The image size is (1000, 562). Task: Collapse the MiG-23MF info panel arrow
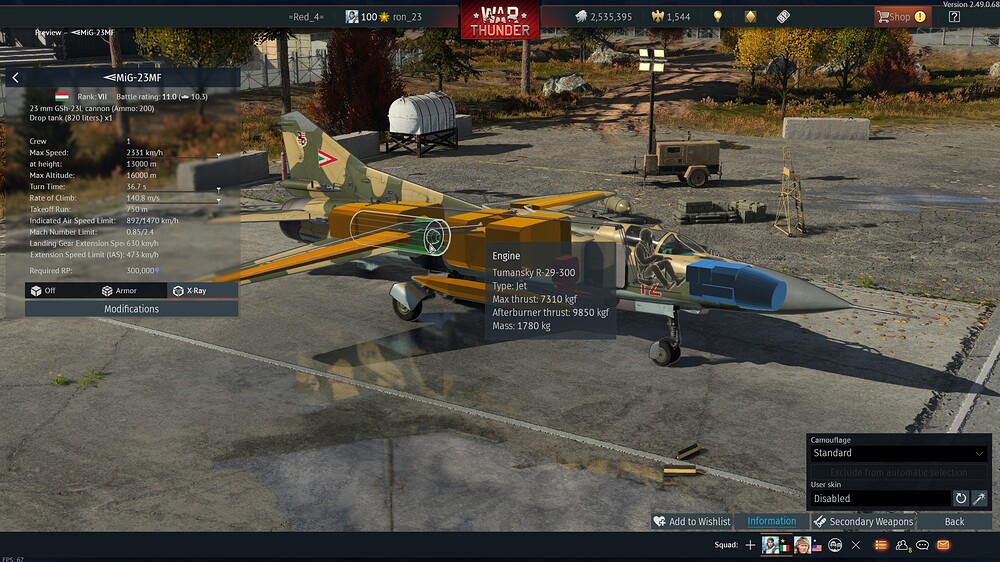tap(15, 77)
